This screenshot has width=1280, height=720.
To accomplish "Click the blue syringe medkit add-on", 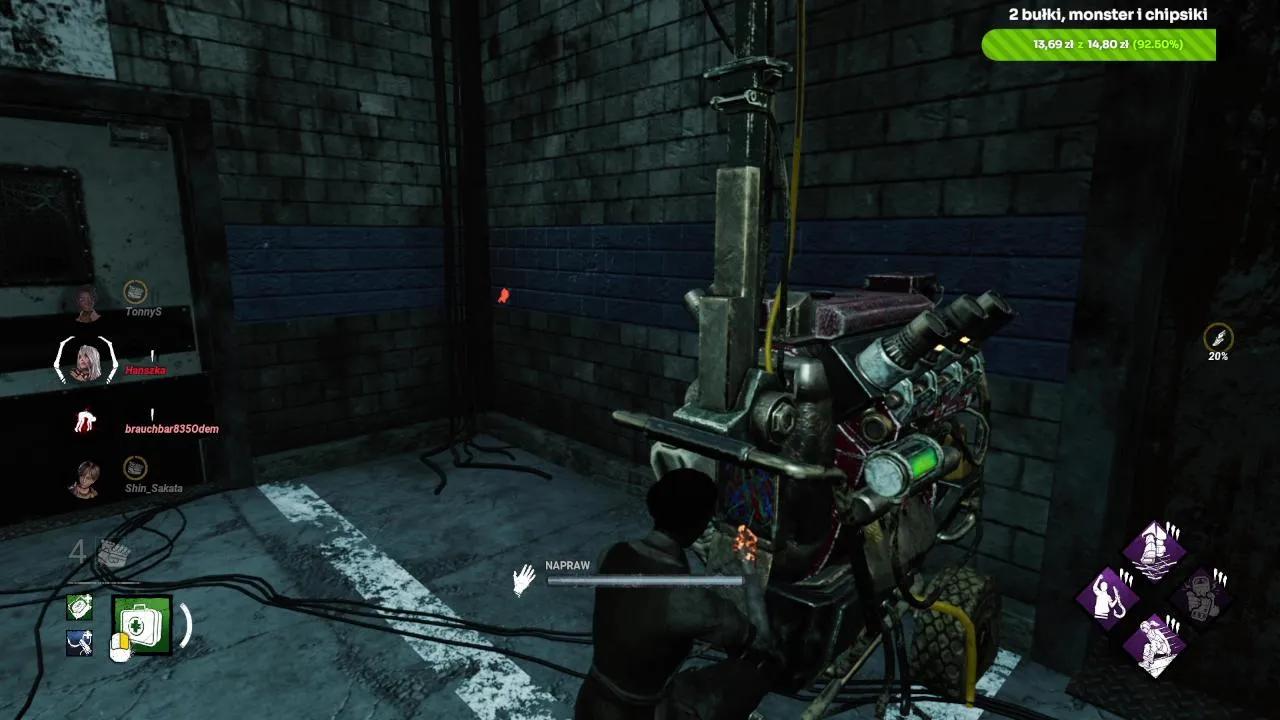I will 80,643.
